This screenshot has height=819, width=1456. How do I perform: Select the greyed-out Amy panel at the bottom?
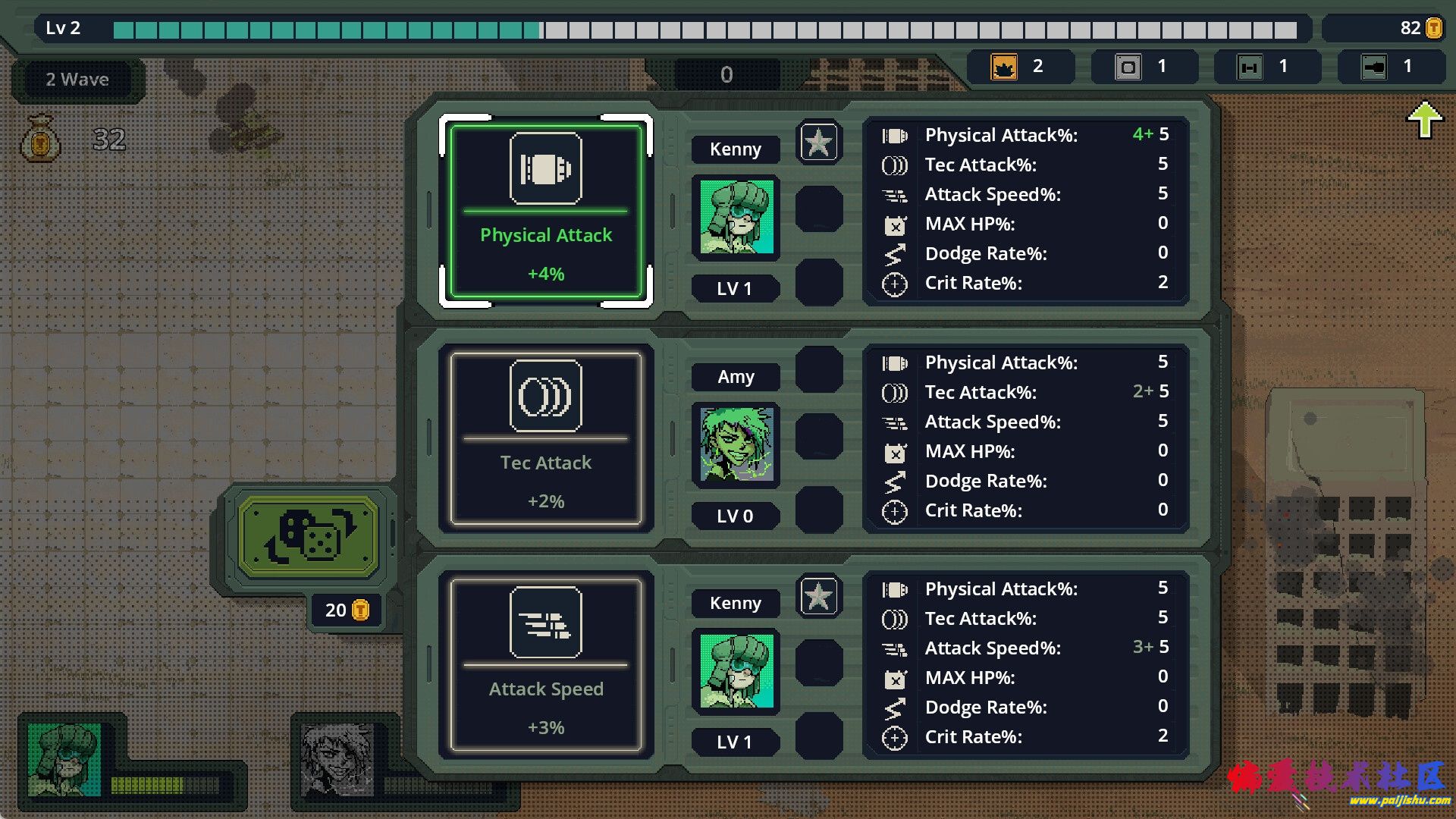(337, 760)
